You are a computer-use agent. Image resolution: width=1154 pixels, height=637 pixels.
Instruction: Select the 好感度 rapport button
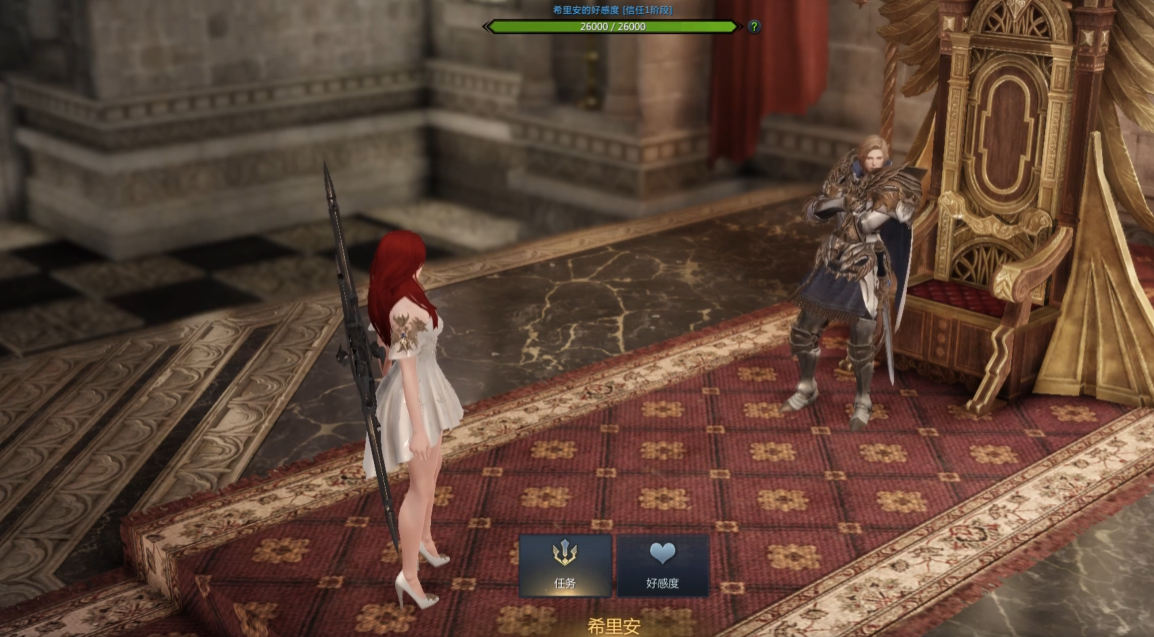click(663, 565)
